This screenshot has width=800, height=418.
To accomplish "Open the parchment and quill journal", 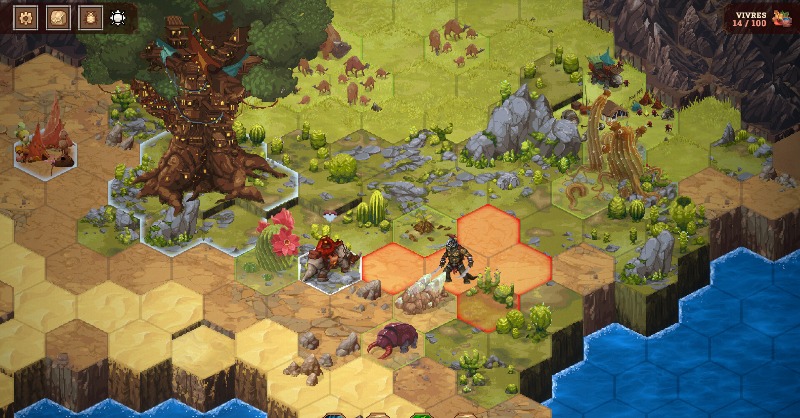I will click(59, 17).
